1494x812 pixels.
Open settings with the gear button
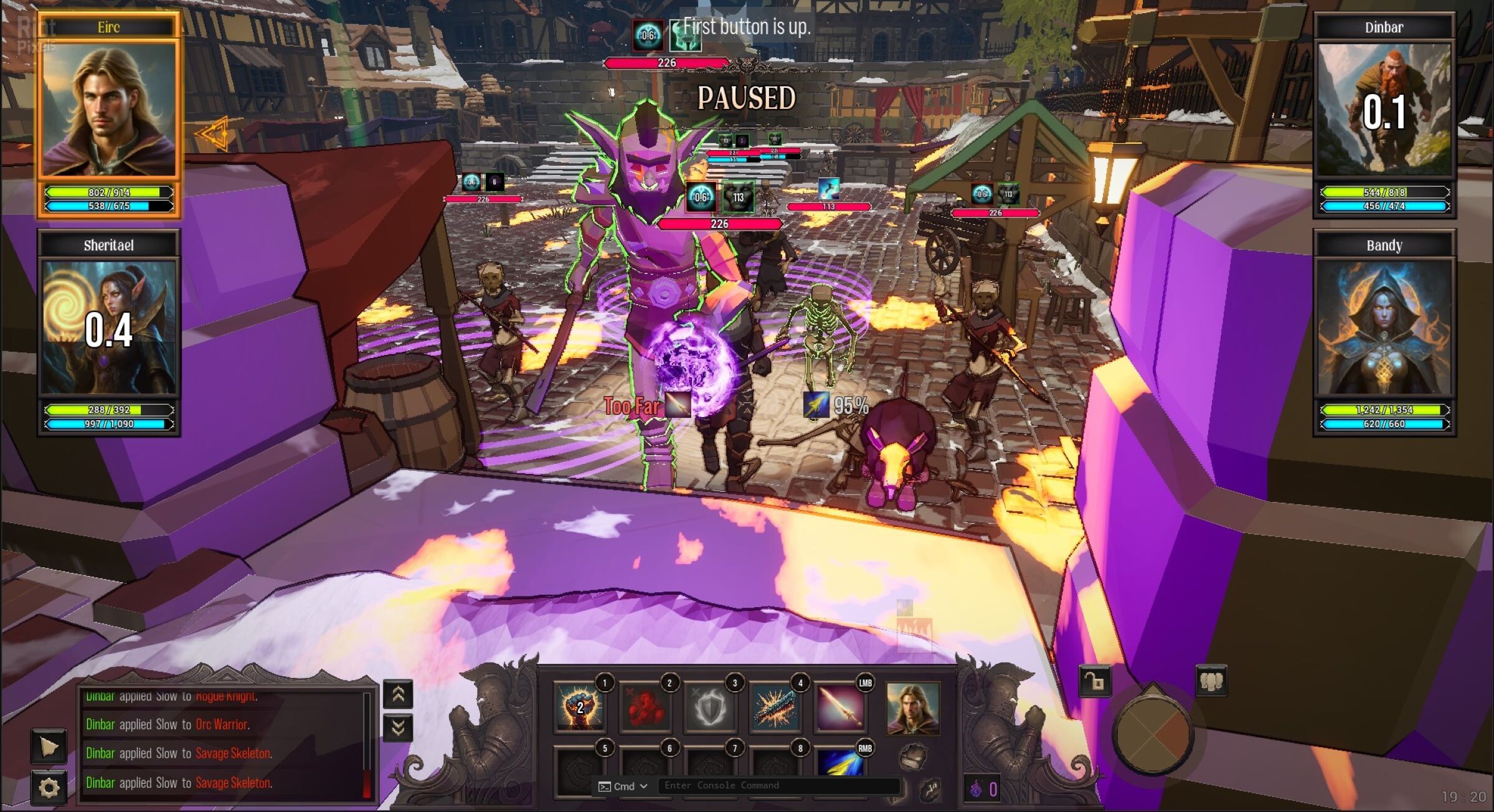coord(49,788)
